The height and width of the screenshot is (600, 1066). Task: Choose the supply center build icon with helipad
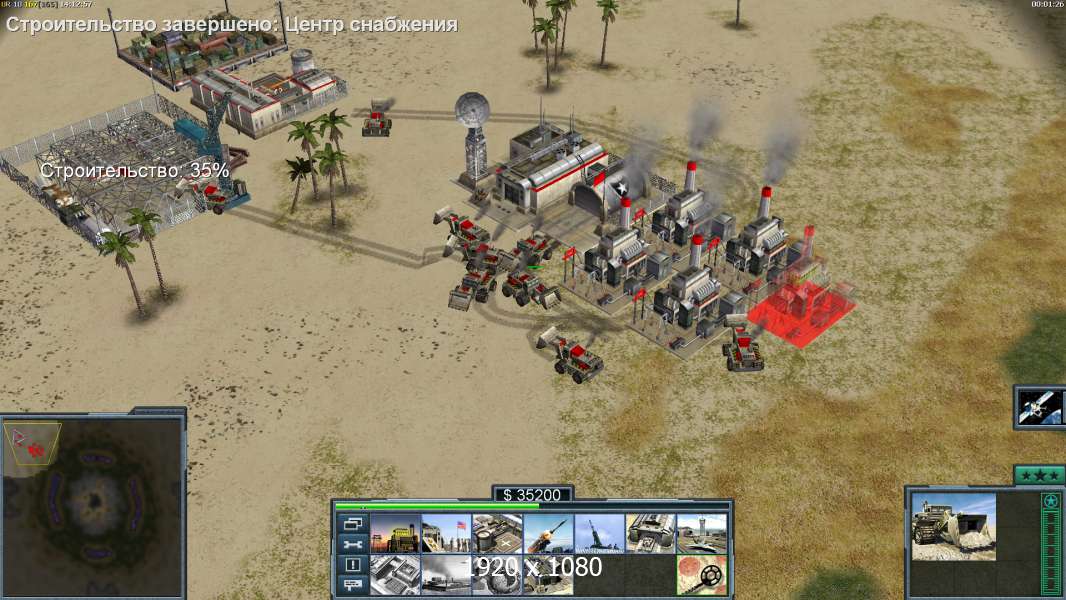coord(497,533)
